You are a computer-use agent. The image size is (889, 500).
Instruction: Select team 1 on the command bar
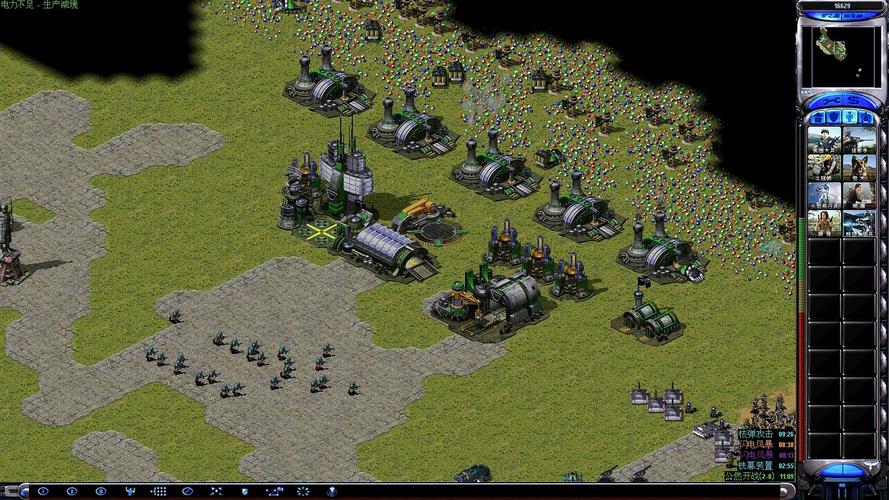tap(42, 491)
